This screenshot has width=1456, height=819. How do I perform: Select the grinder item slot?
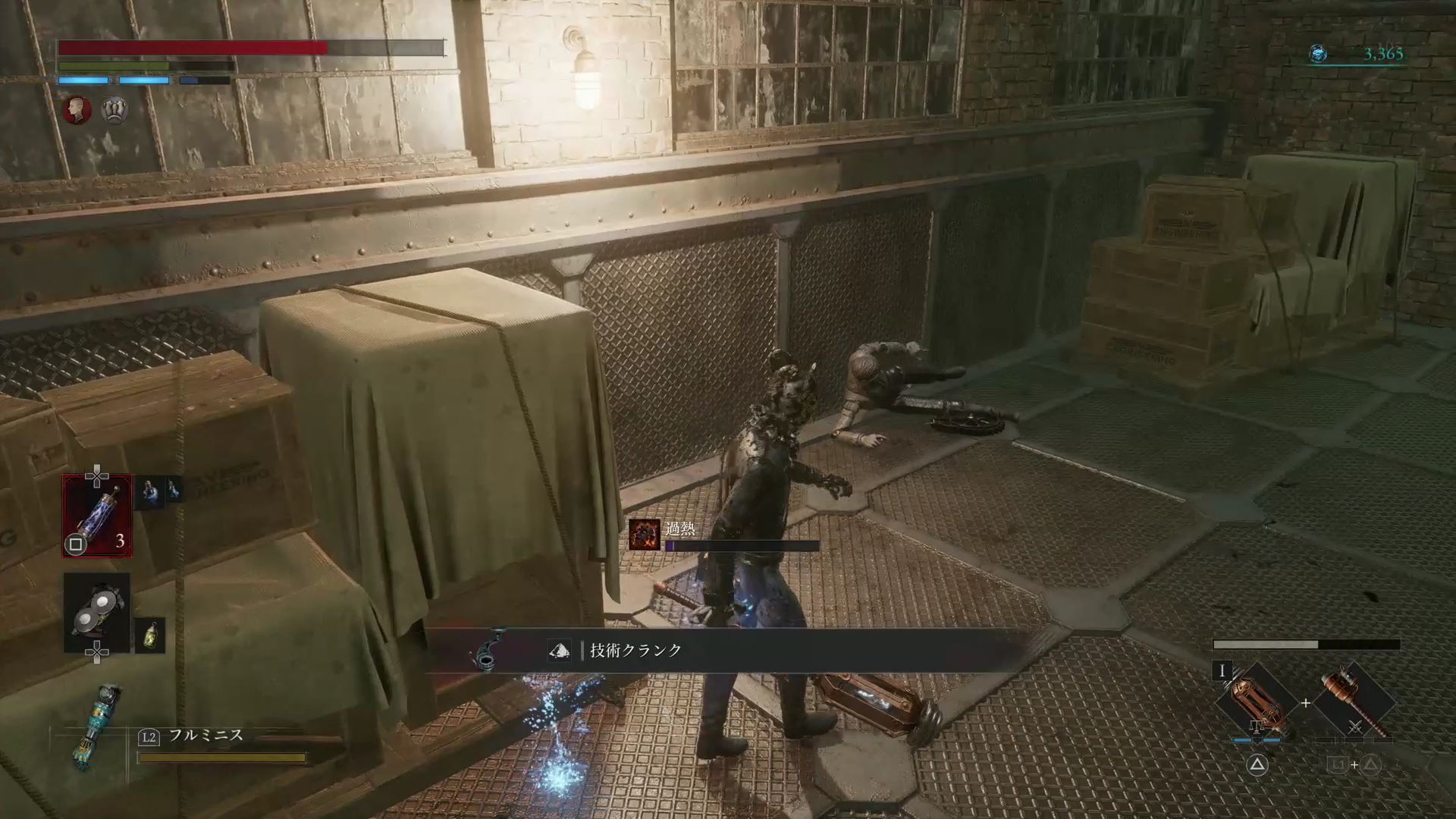click(97, 612)
